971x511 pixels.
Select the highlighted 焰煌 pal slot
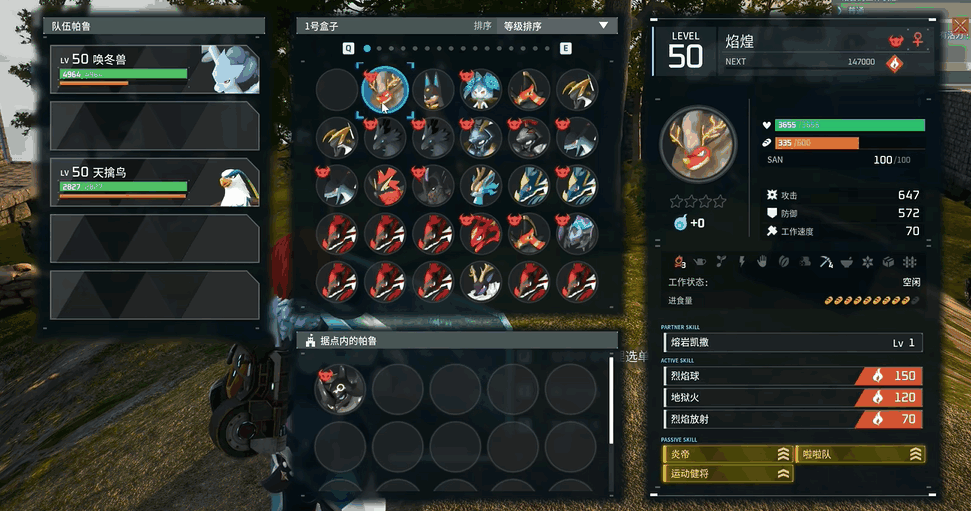[385, 90]
